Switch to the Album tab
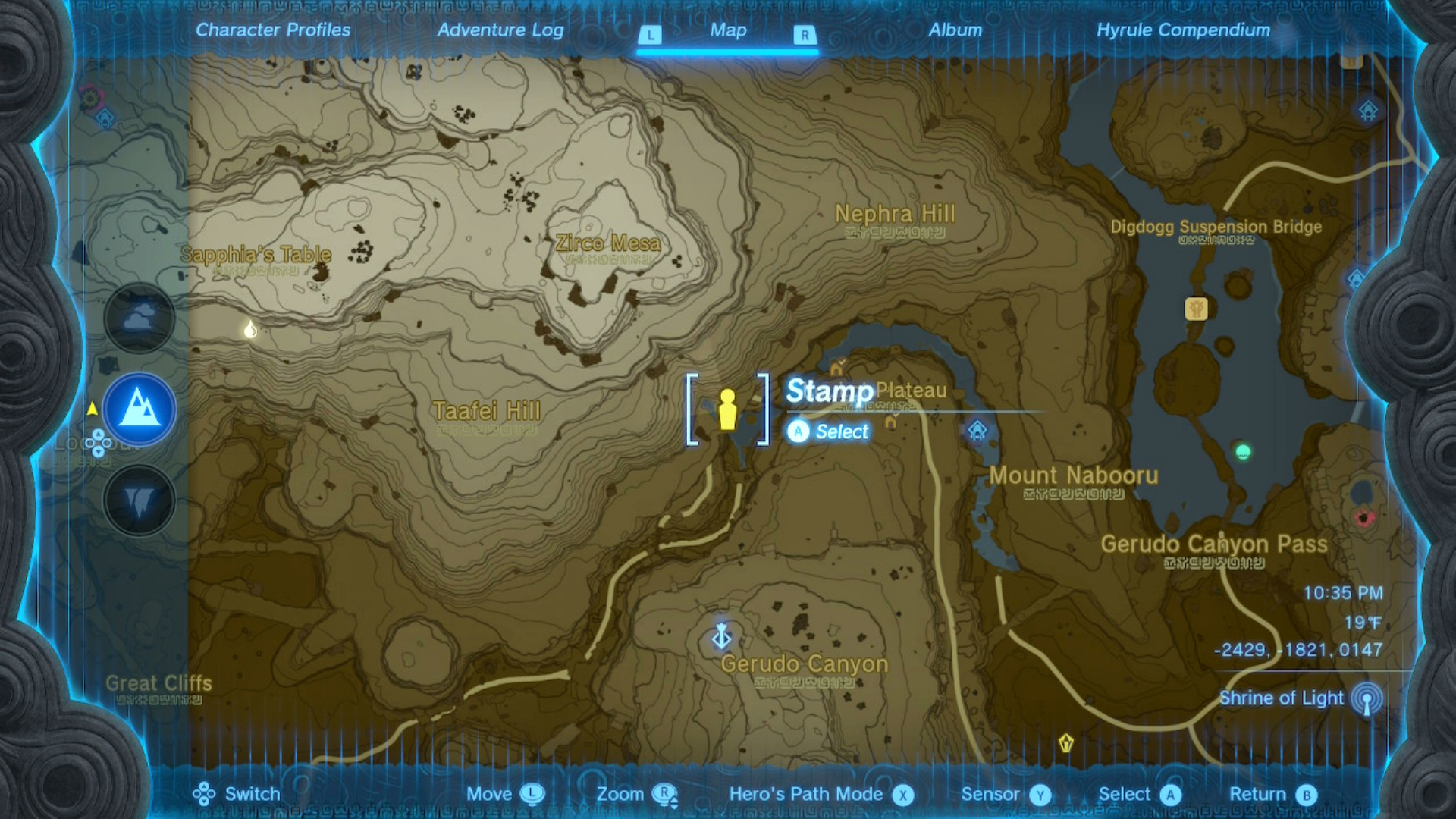Image resolution: width=1456 pixels, height=819 pixels. pyautogui.click(x=955, y=30)
